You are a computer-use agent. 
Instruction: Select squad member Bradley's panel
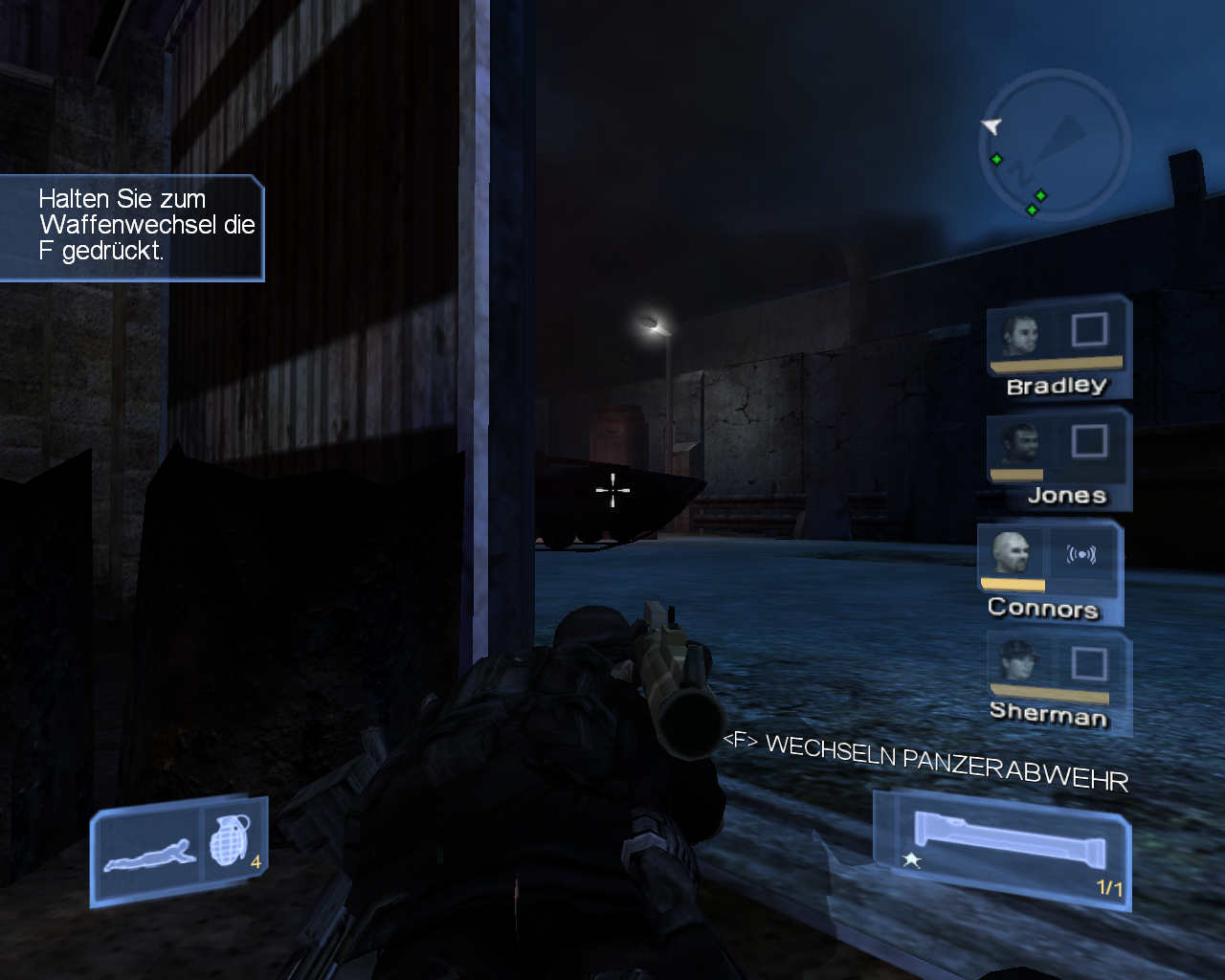click(x=1058, y=347)
